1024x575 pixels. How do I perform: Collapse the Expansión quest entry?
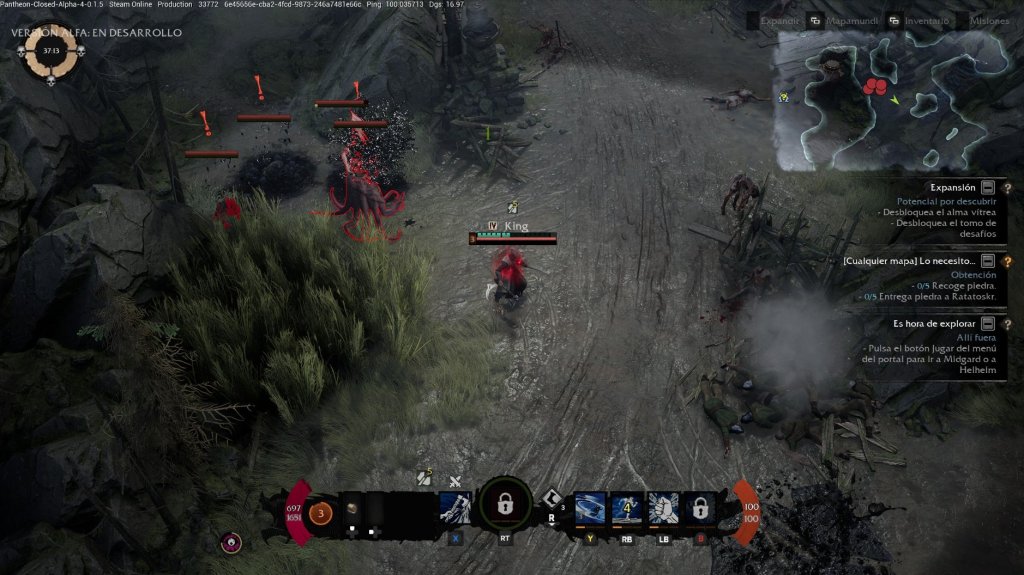[988, 187]
